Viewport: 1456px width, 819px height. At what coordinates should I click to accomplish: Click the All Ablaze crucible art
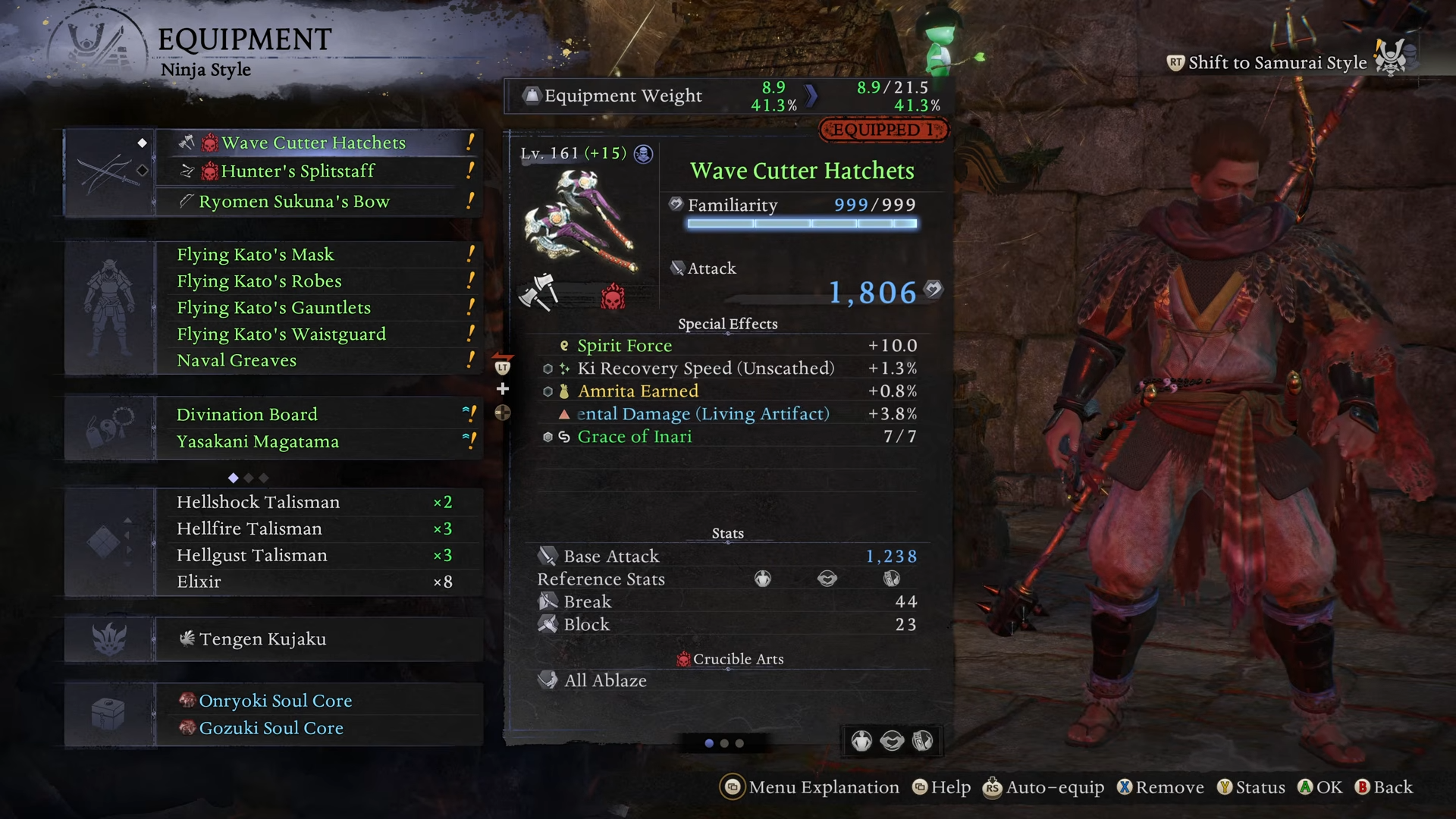coord(605,681)
